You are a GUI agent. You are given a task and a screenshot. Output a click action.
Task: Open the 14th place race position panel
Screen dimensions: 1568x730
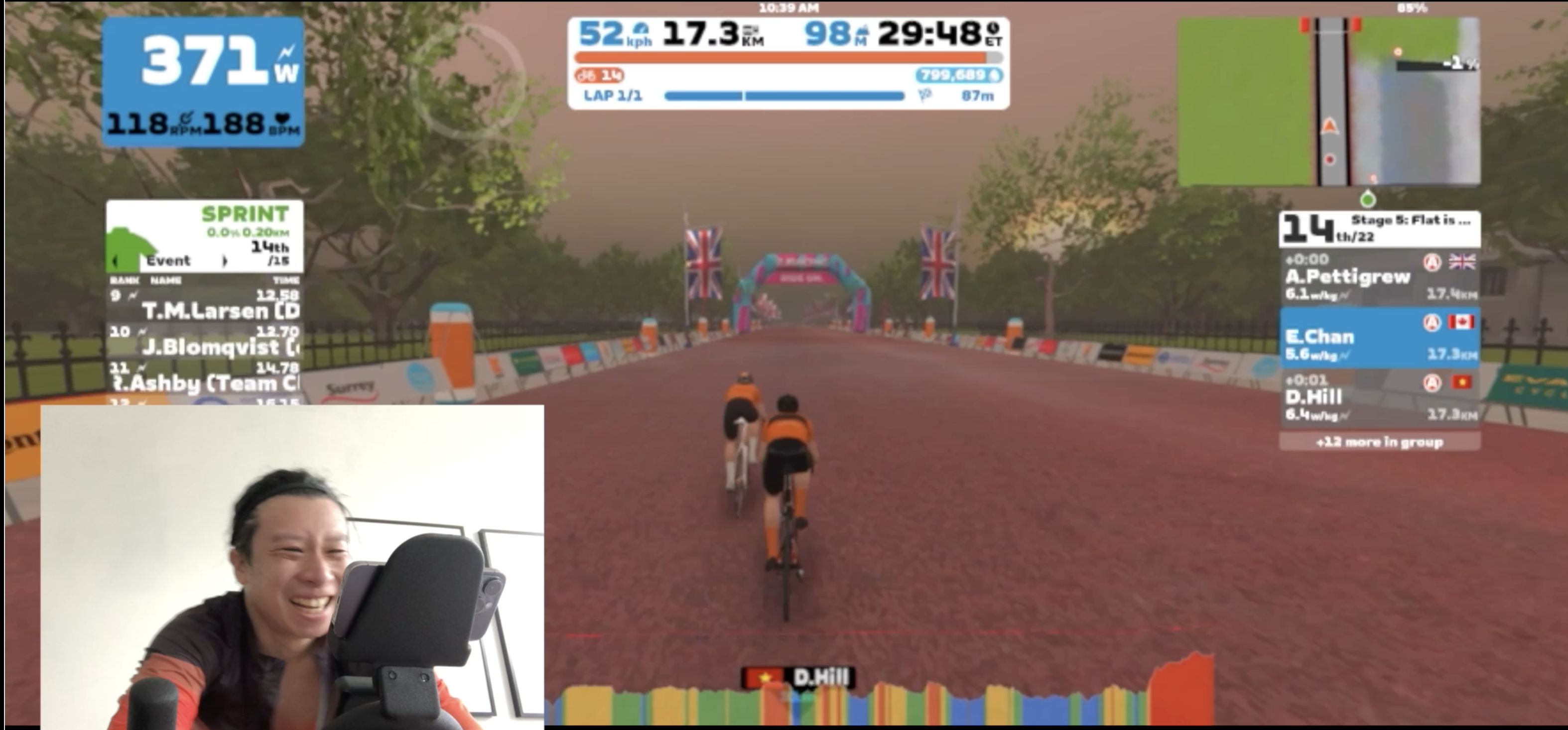point(1379,229)
